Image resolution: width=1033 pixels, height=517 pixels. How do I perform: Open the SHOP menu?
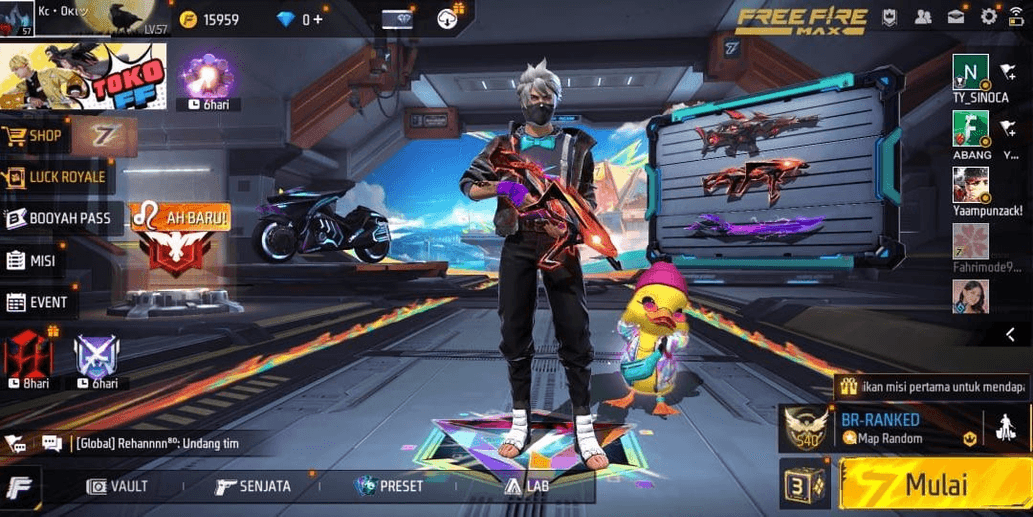pos(36,136)
